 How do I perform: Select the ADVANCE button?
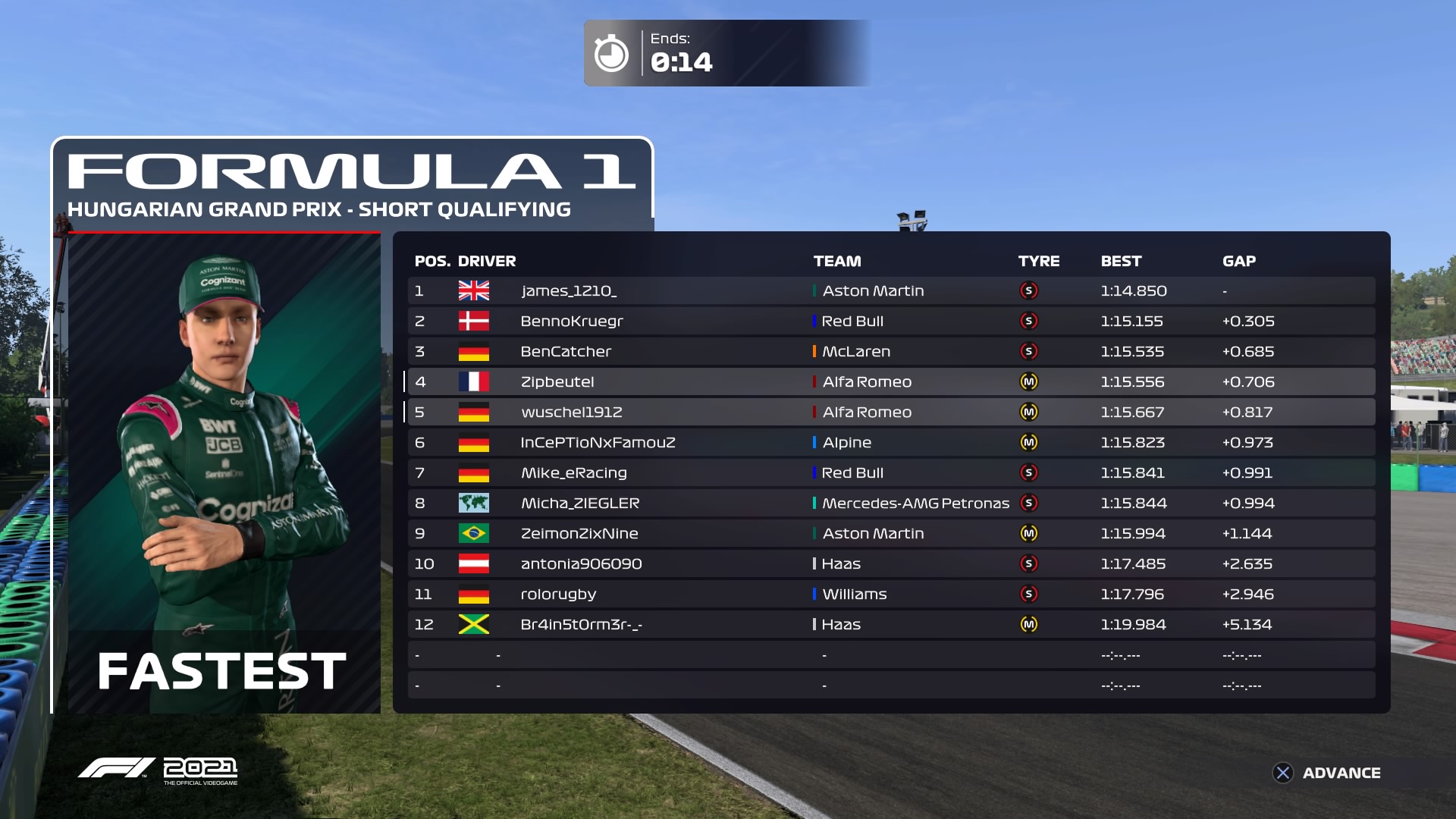click(1327, 773)
